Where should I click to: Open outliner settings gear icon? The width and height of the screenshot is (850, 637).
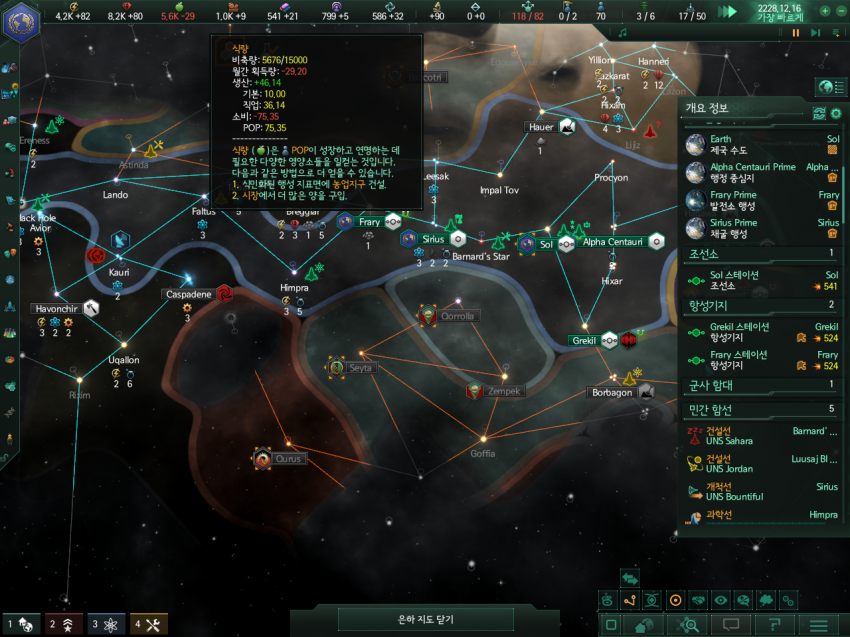[836, 113]
